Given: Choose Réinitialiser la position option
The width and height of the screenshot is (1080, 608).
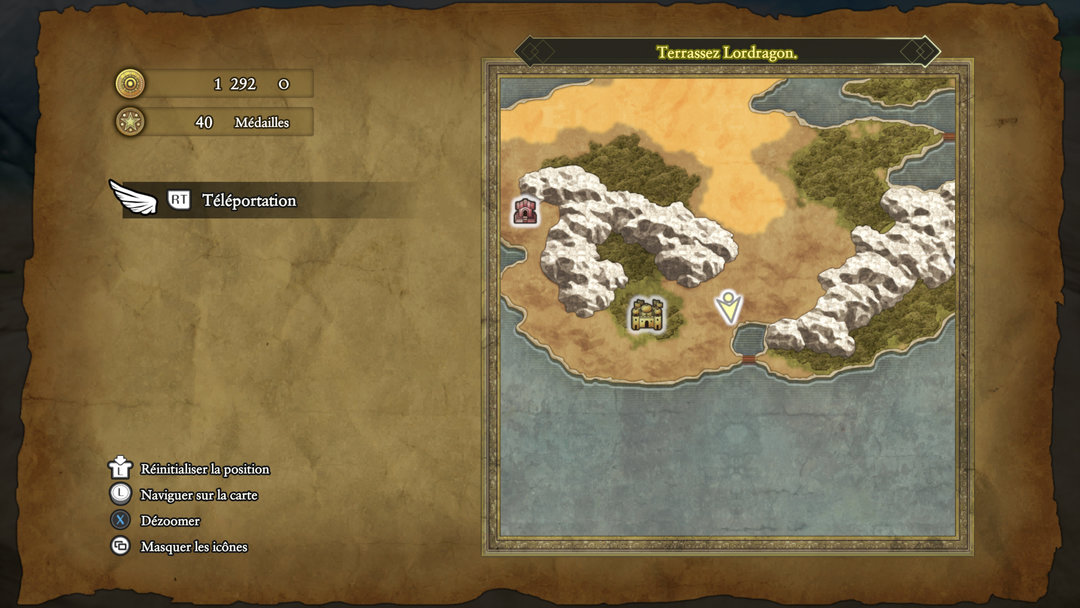Looking at the screenshot, I should (204, 469).
